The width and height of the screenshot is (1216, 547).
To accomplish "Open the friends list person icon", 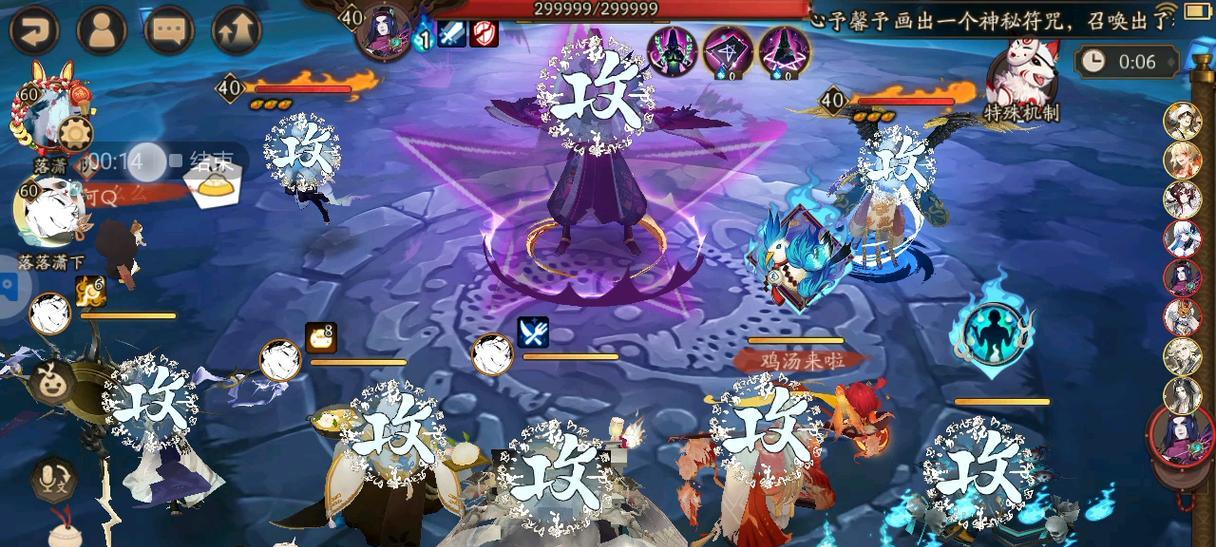I will [x=101, y=30].
